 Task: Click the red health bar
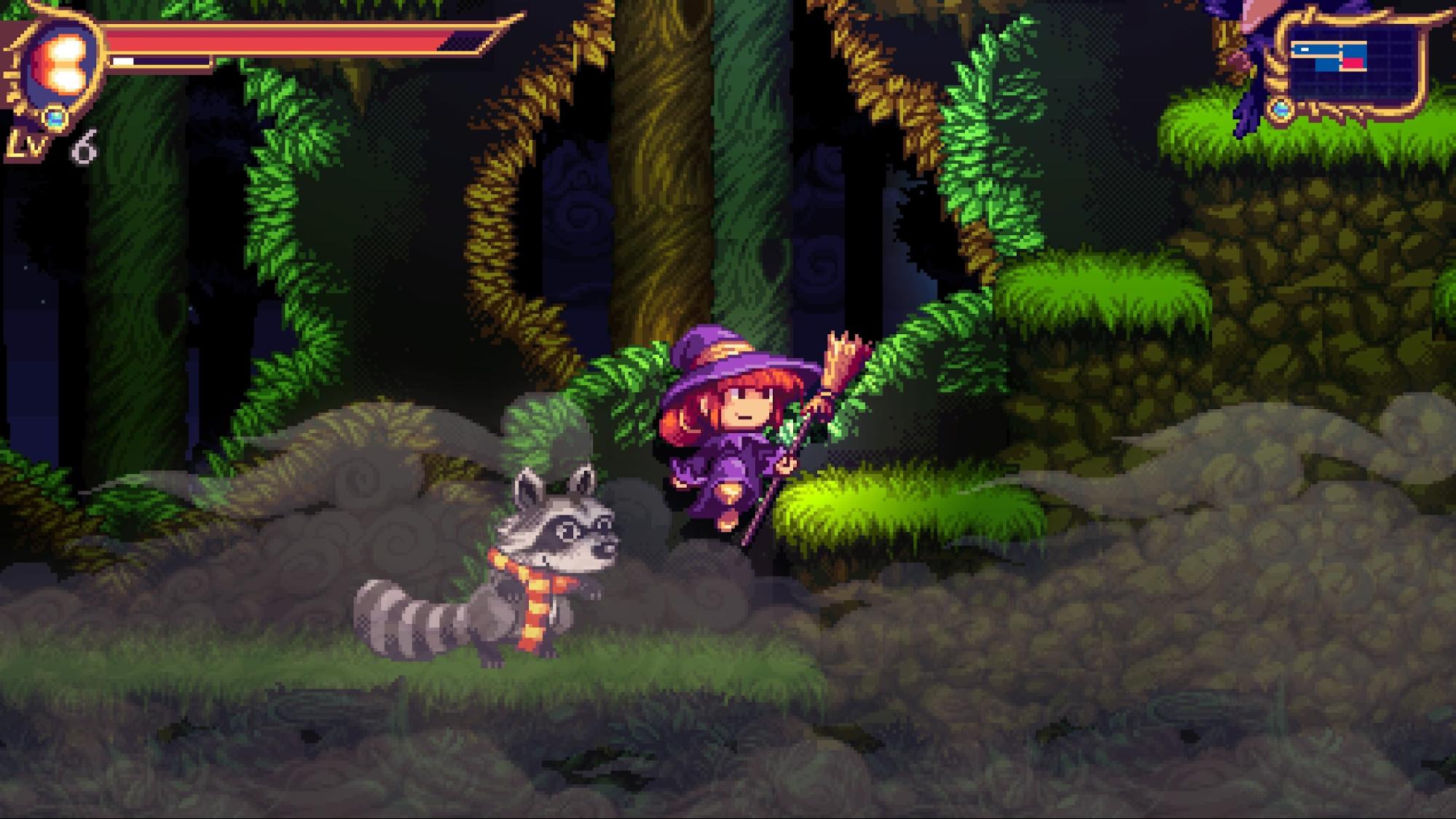coord(291,40)
